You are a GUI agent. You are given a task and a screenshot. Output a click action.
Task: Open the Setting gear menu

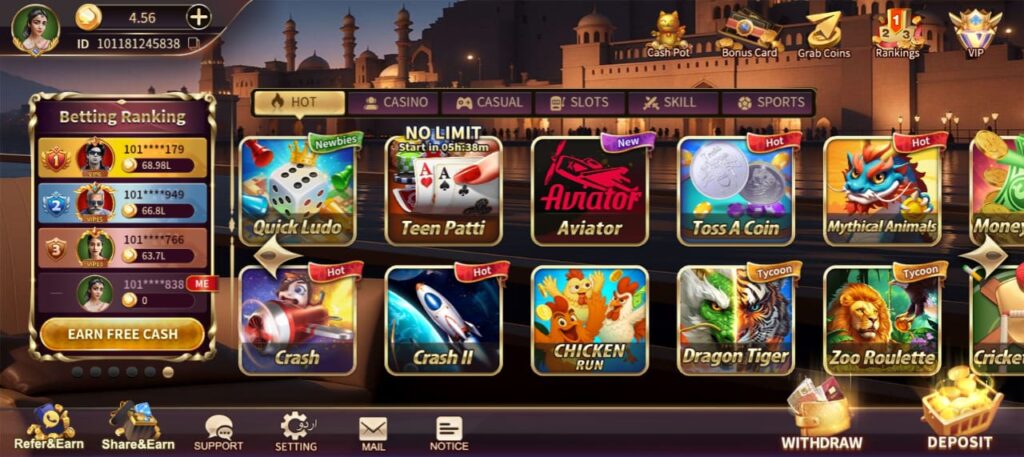click(296, 431)
